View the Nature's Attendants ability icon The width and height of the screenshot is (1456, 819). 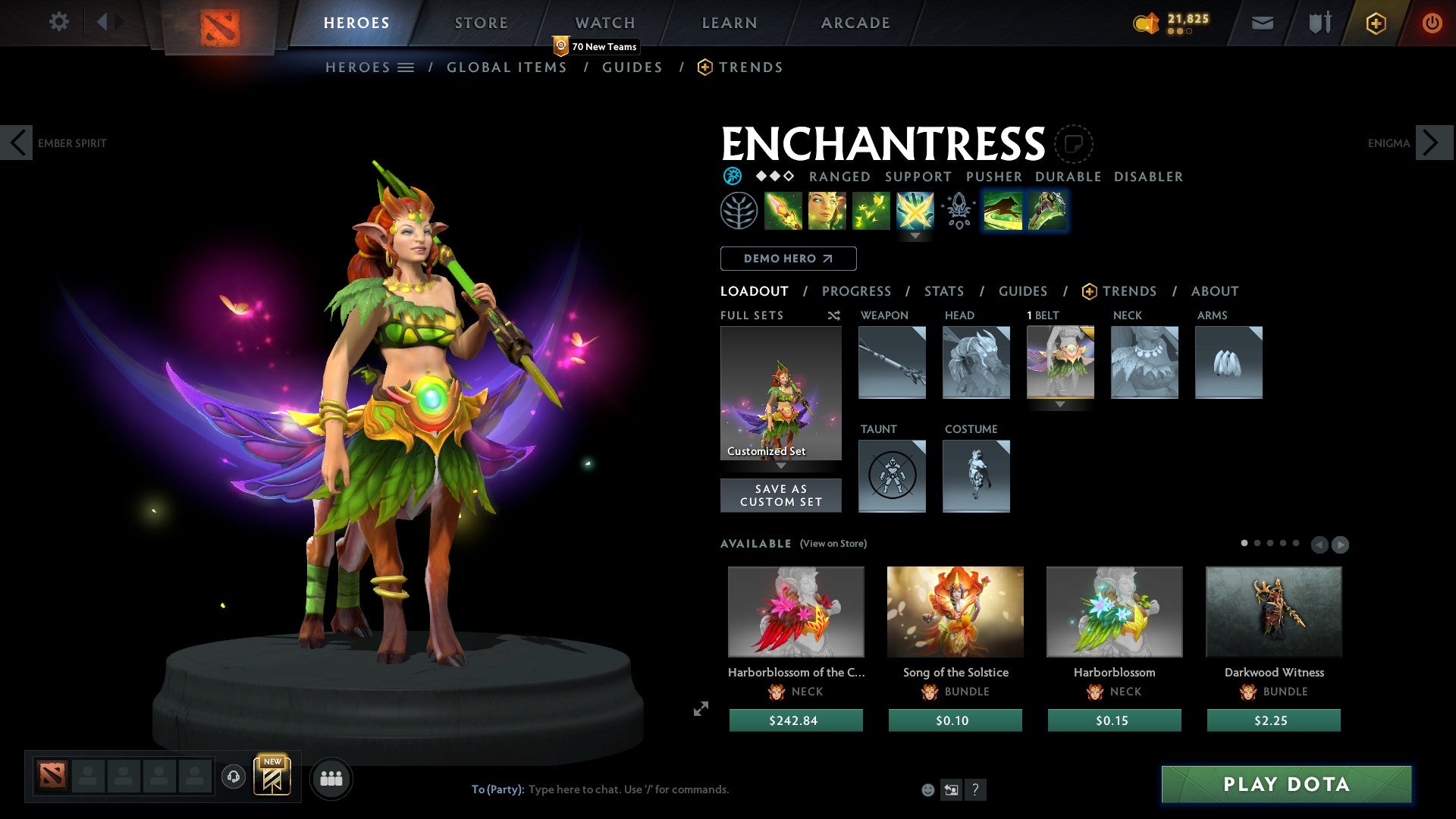871,211
